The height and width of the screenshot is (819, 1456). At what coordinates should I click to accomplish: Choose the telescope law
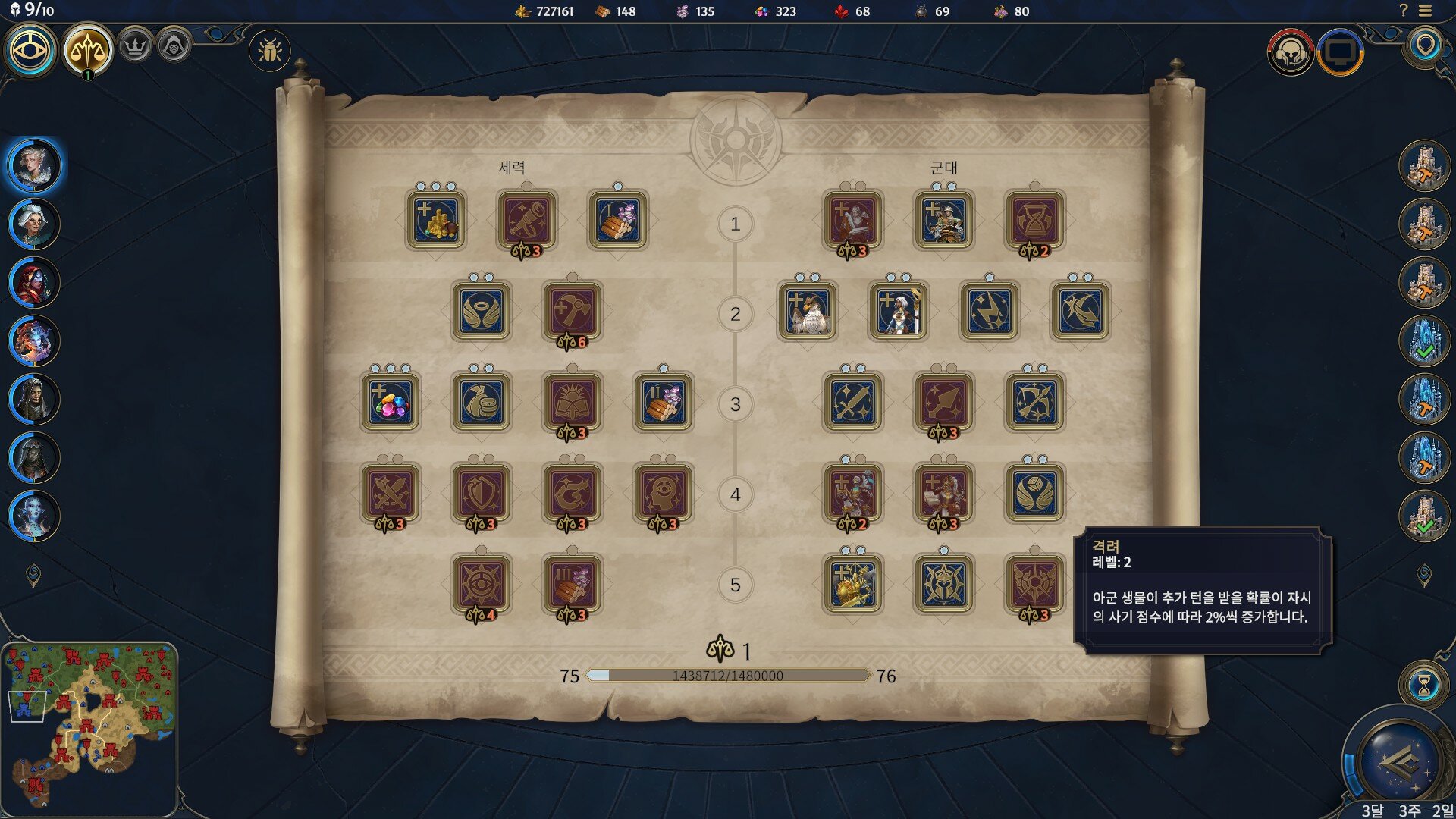527,220
